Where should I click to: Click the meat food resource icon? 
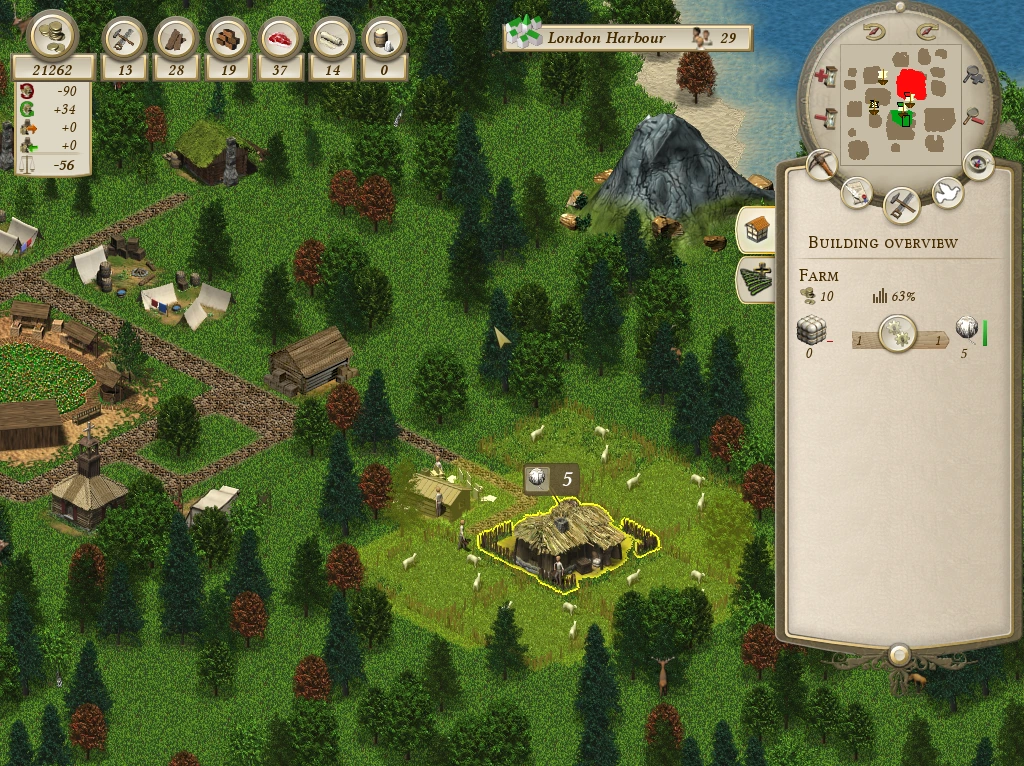[x=281, y=39]
